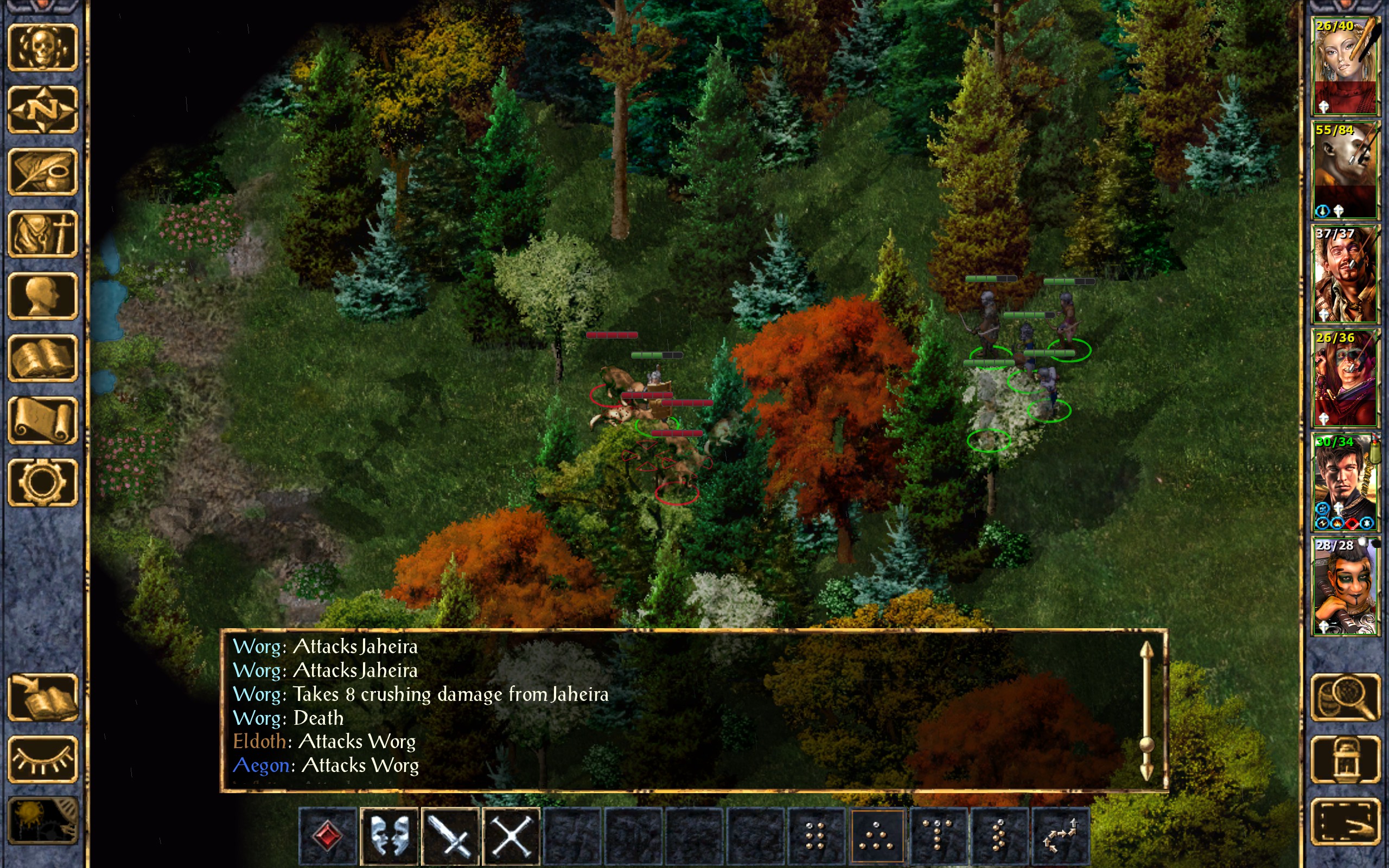This screenshot has height=868, width=1389.
Task: Toggle party AI with the lantern button
Action: [x=1346, y=759]
